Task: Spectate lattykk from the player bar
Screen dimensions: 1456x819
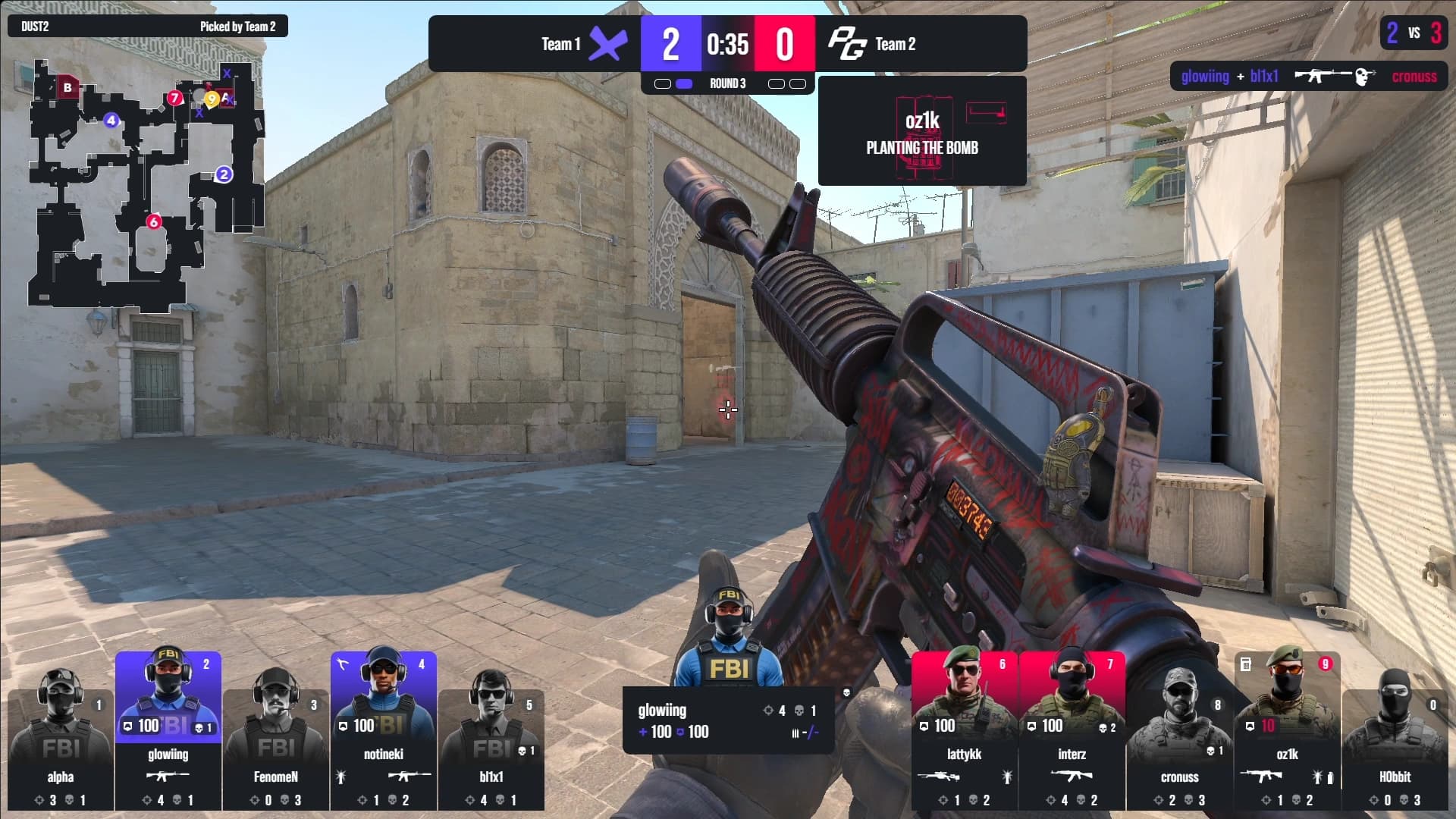Action: (x=964, y=732)
